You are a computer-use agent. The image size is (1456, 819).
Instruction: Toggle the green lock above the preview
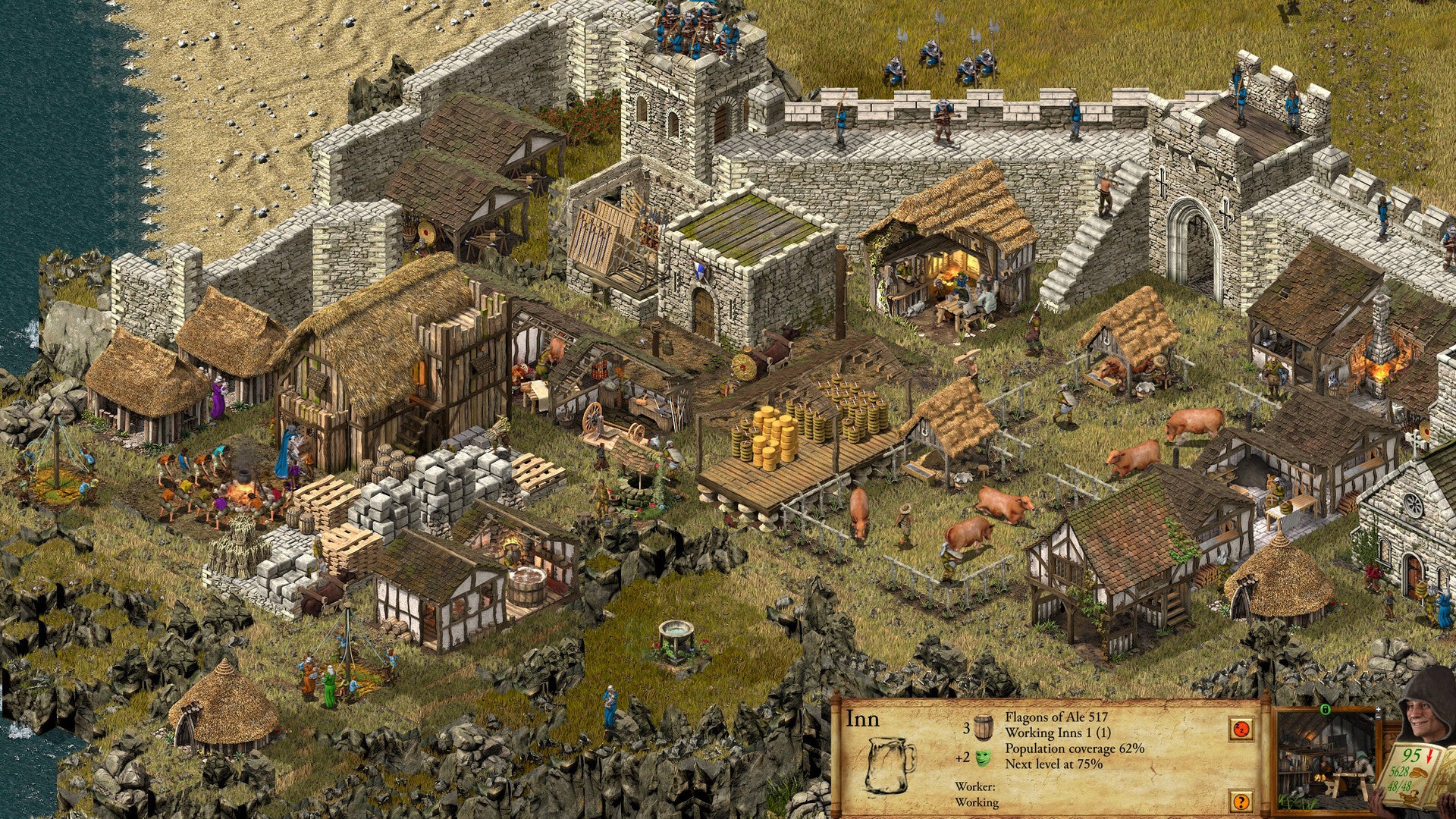coord(1325,711)
